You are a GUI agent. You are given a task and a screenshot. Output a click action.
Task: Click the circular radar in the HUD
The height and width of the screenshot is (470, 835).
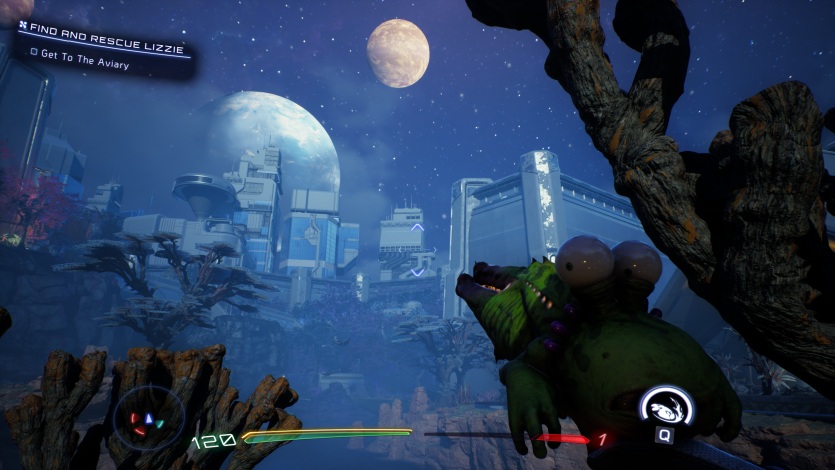click(x=149, y=418)
